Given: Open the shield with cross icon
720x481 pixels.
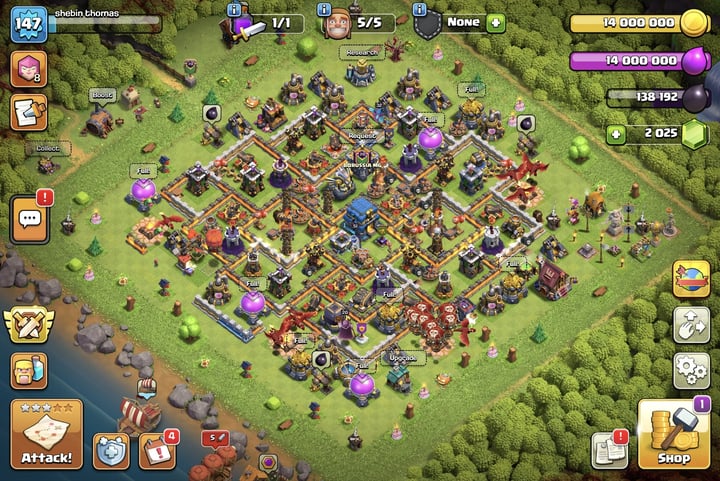Looking at the screenshot, I should 110,451.
